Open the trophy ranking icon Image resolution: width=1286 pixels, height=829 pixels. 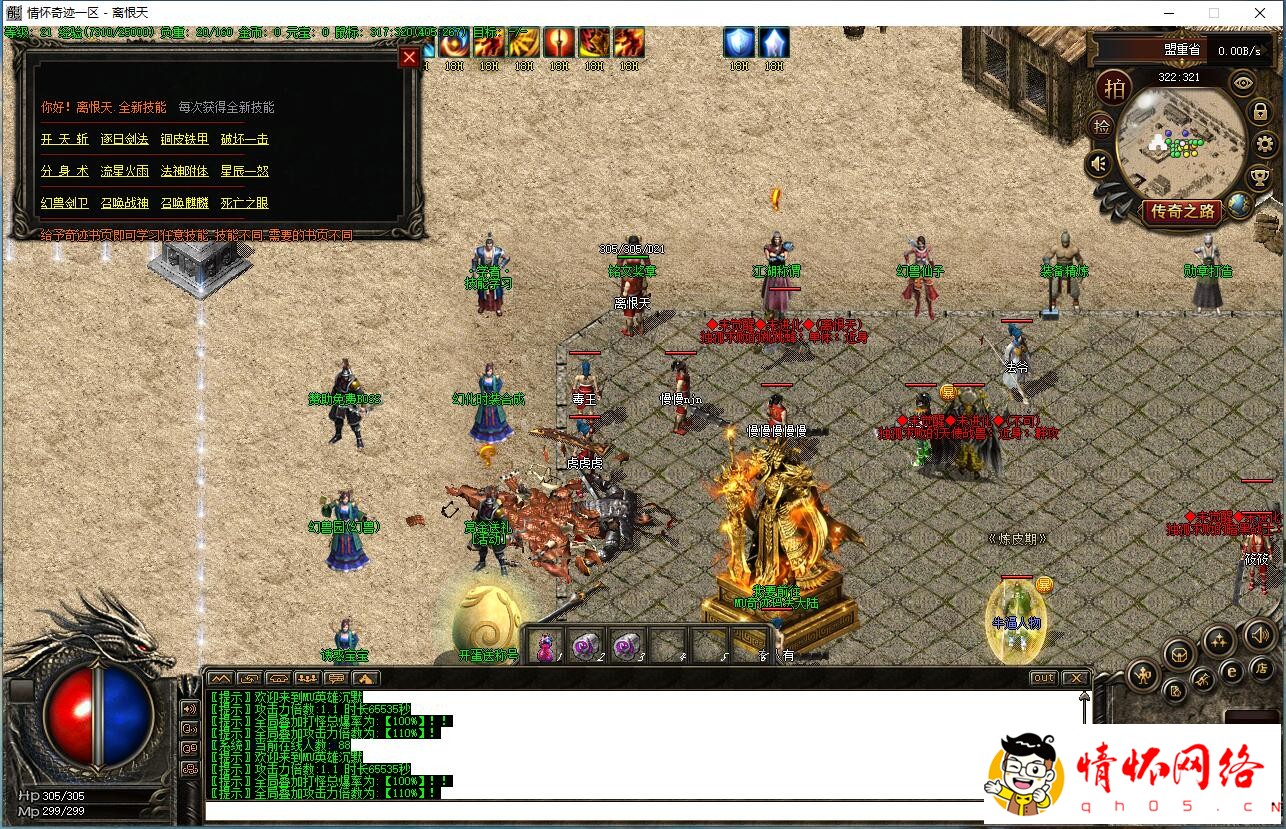(1259, 178)
